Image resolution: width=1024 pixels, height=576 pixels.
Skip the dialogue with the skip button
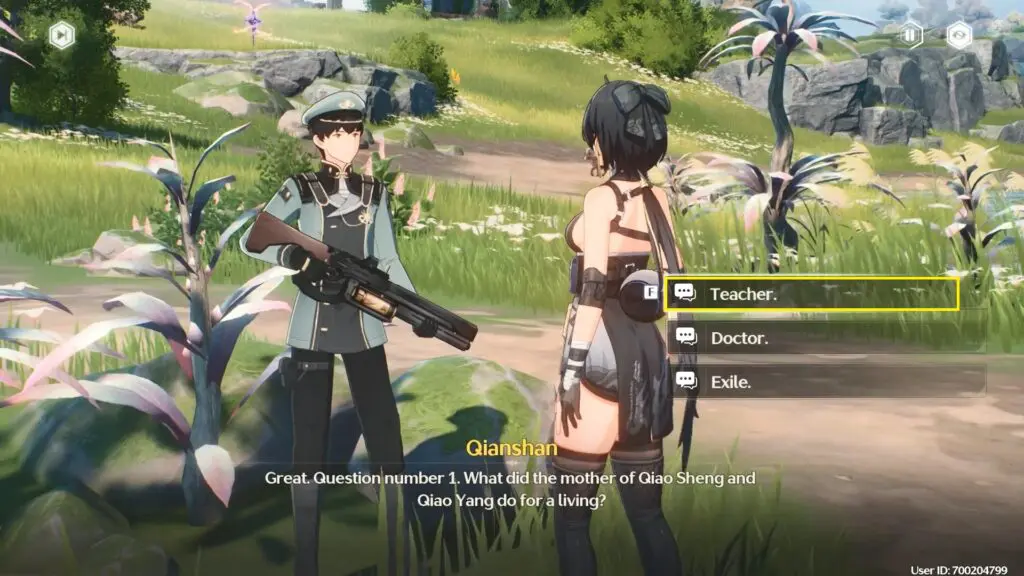pos(62,35)
